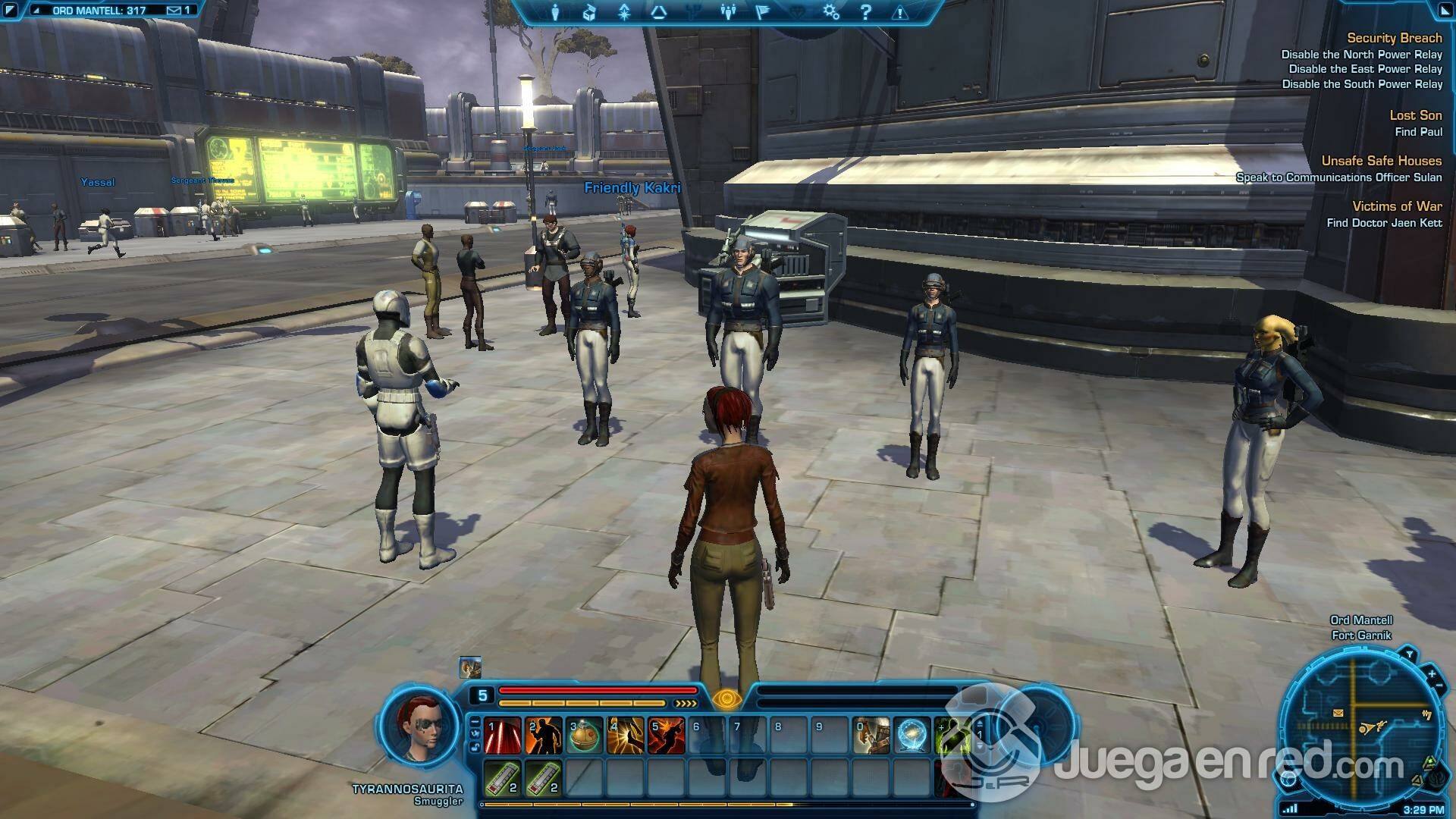Use the first medpac stack in the lower bar
The height and width of the screenshot is (819, 1456).
pos(503,778)
